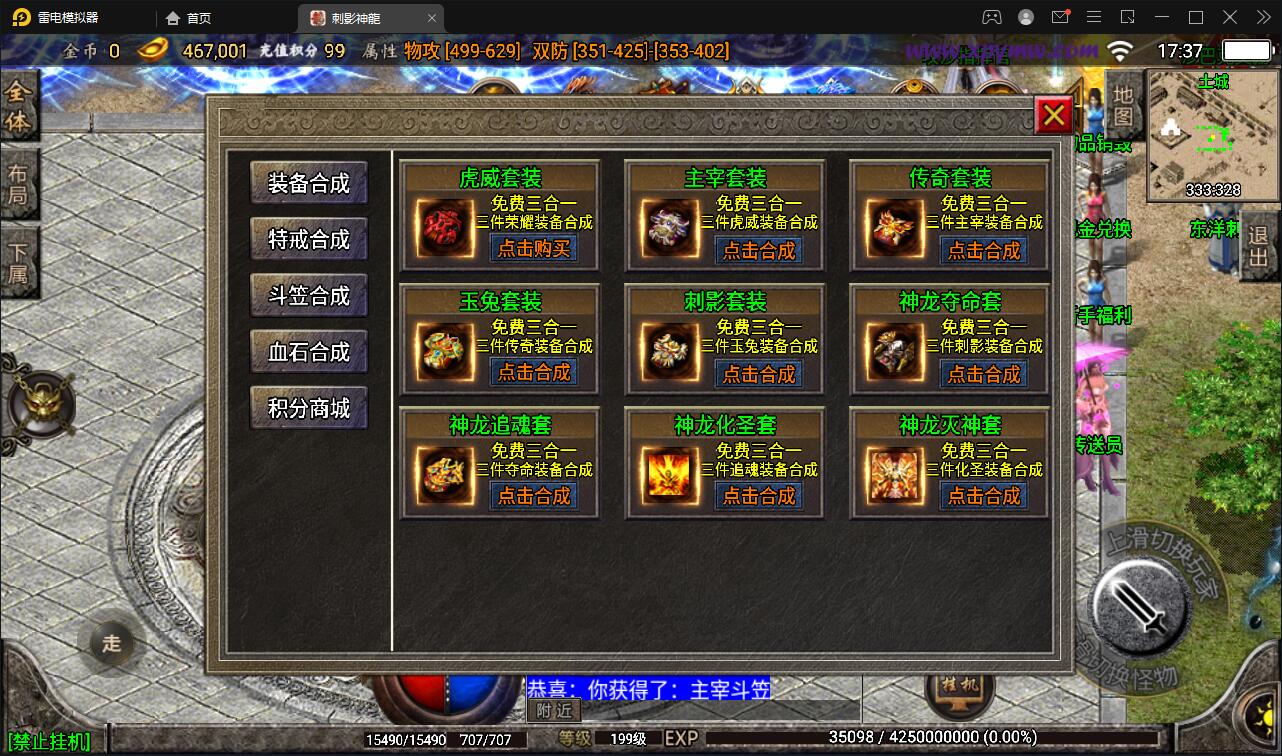The height and width of the screenshot is (756, 1282).
Task: Expand hidden toolbar items via double-chevron
Action: point(1262,17)
